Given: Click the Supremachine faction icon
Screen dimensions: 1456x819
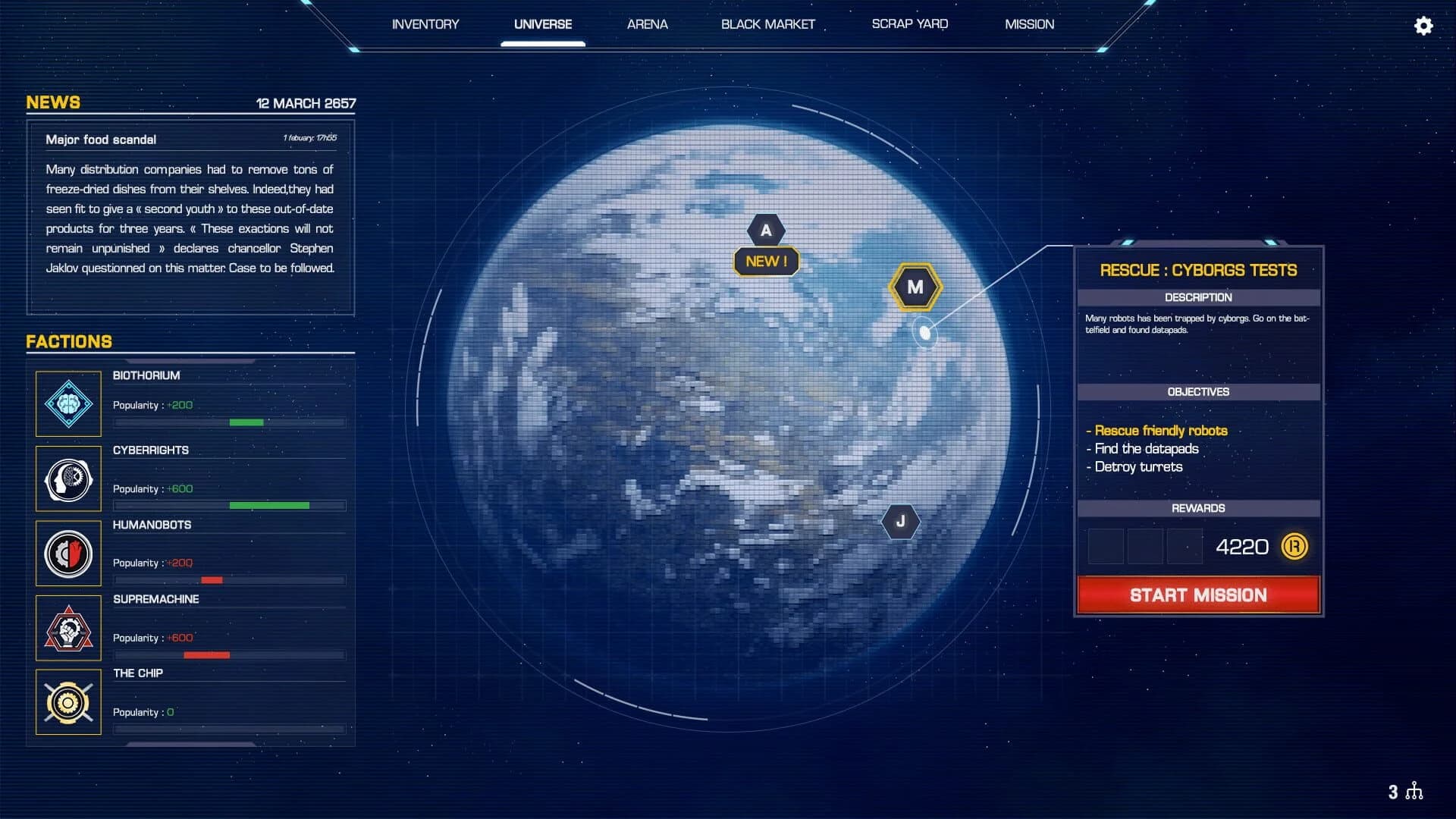Looking at the screenshot, I should click(x=68, y=628).
